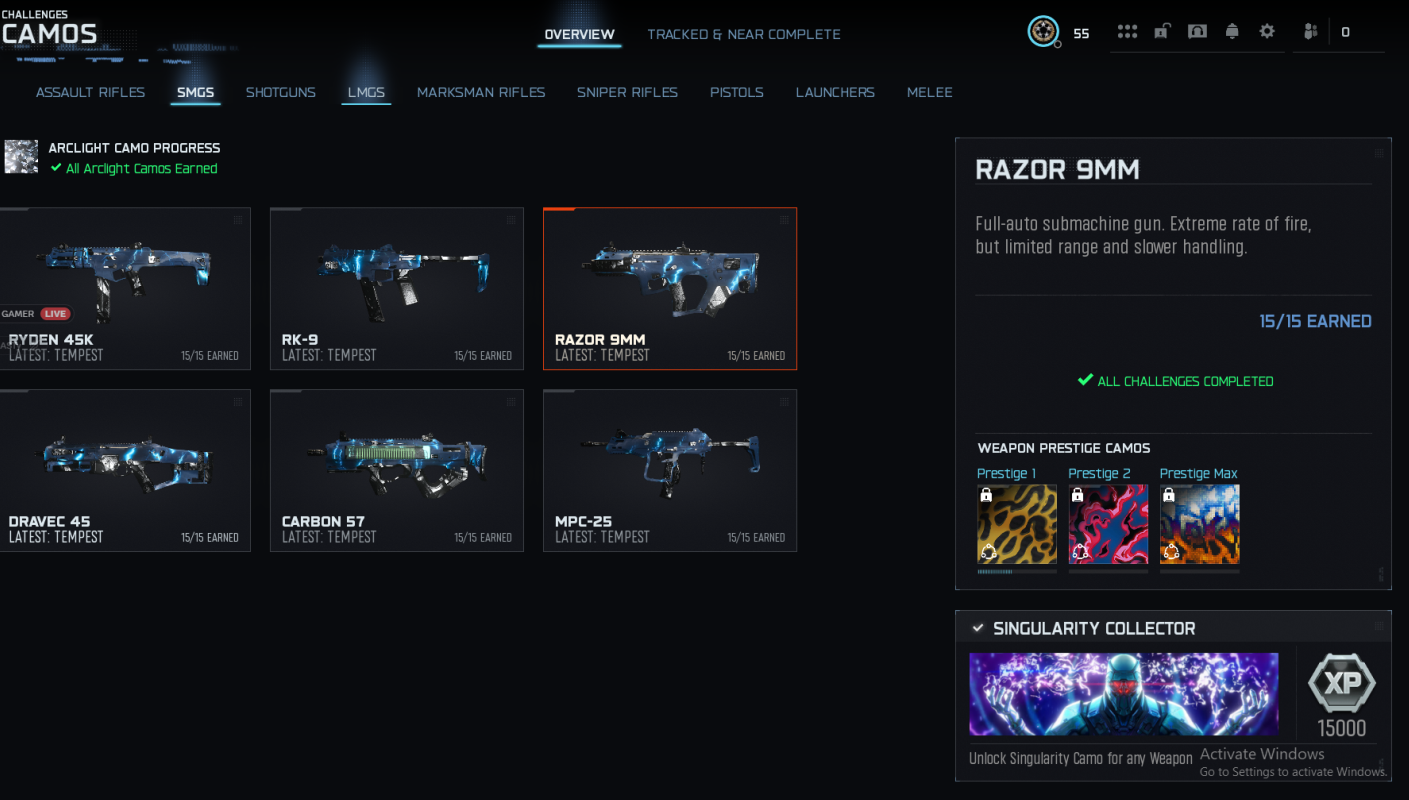Click the Activate Windows settings link

(x=1293, y=771)
